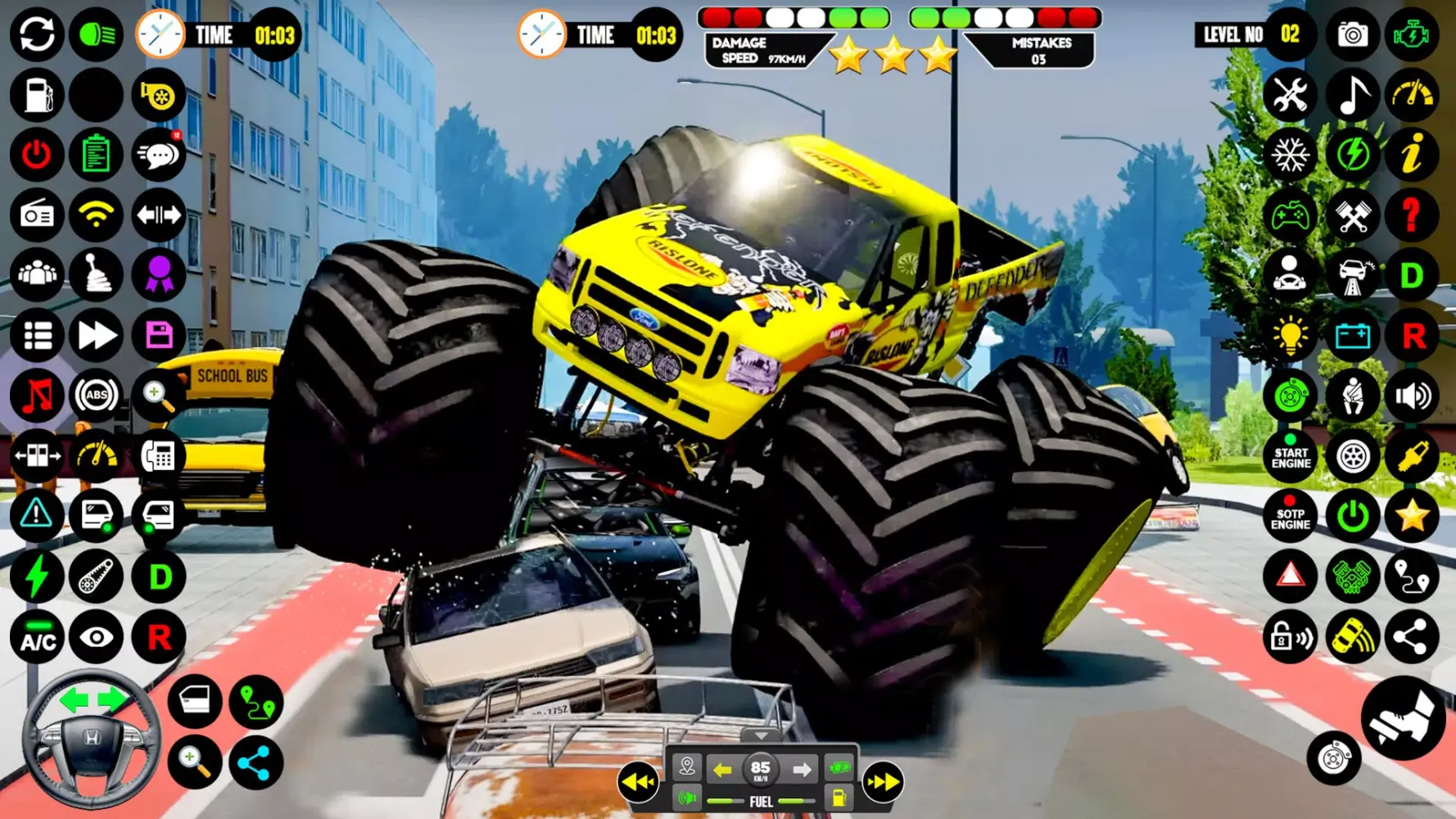Select the gear shifter stick icon

click(x=96, y=275)
